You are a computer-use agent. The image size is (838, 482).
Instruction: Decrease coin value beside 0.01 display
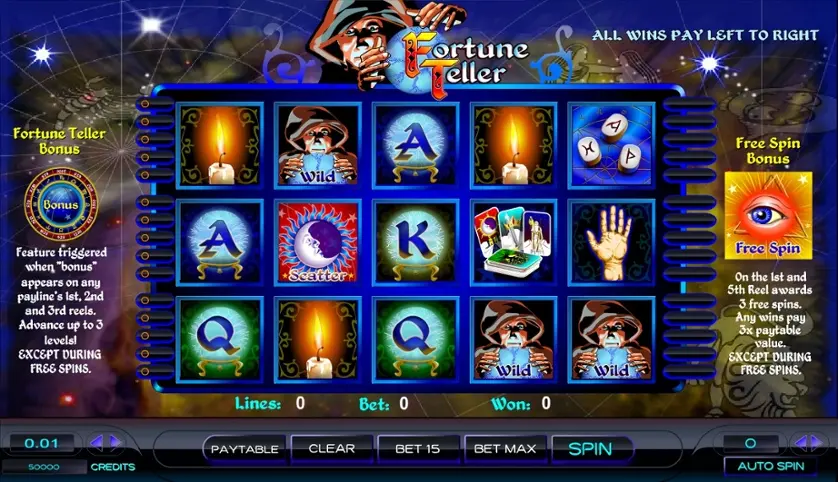(x=96, y=442)
